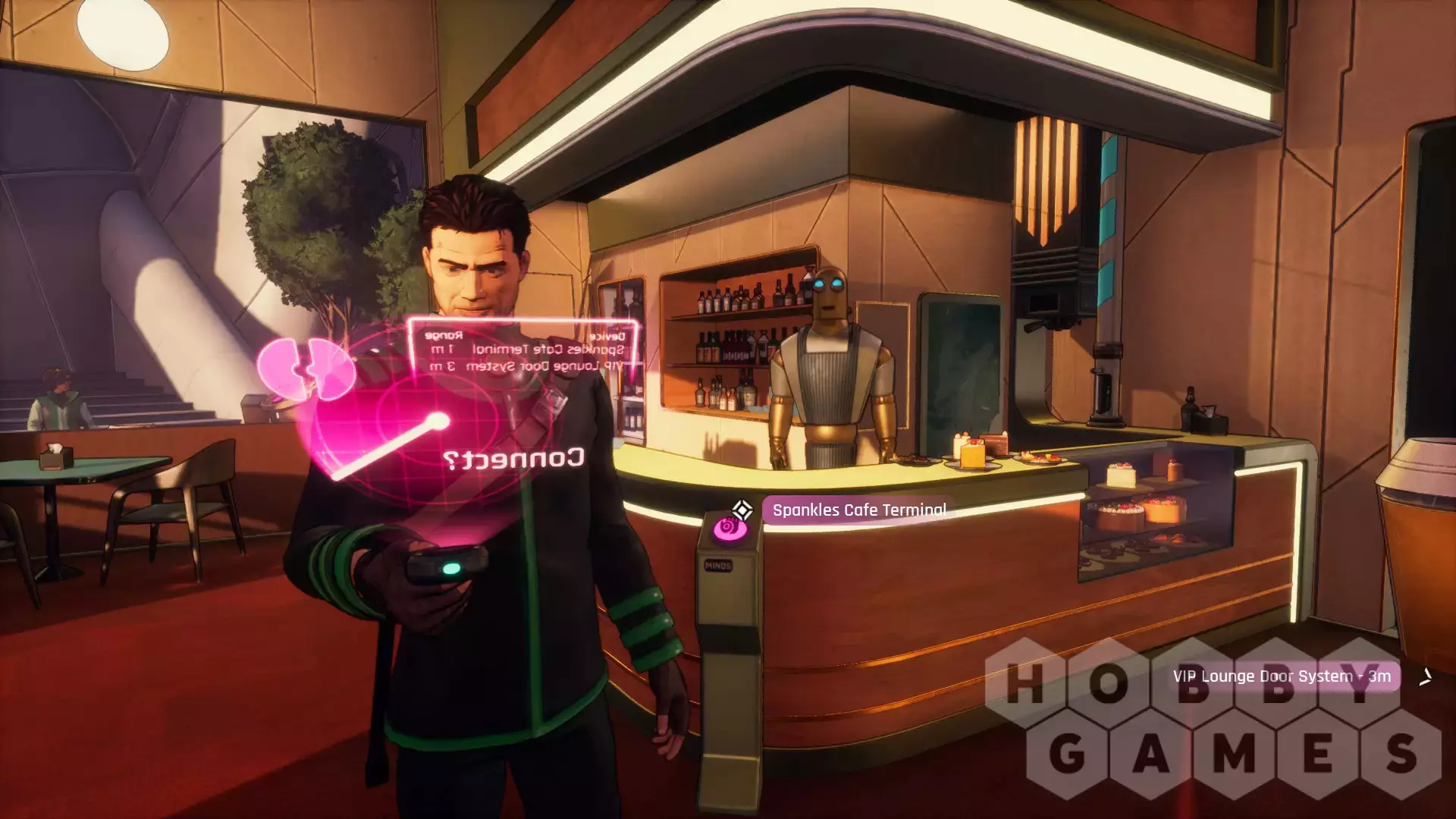Select the VIP Lounge Door System waypoint
This screenshot has height=819, width=1456.
[x=1282, y=676]
